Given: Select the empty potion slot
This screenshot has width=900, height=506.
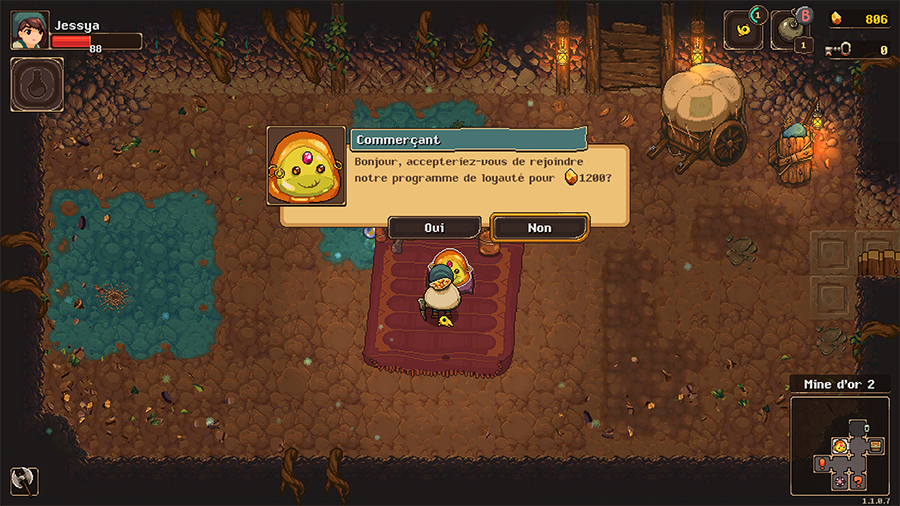Looking at the screenshot, I should pos(37,85).
